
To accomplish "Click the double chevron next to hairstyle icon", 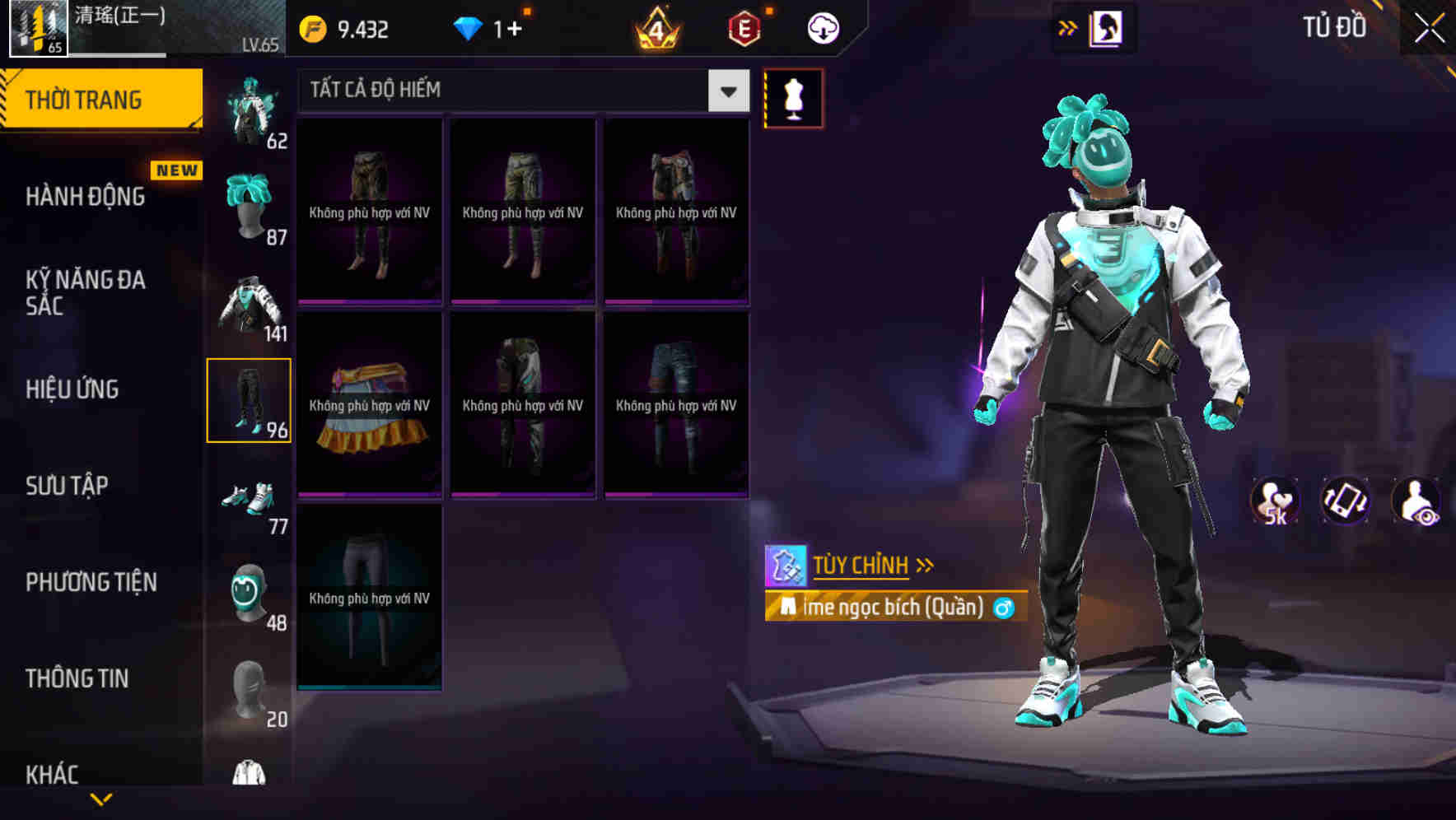I will [1068, 27].
